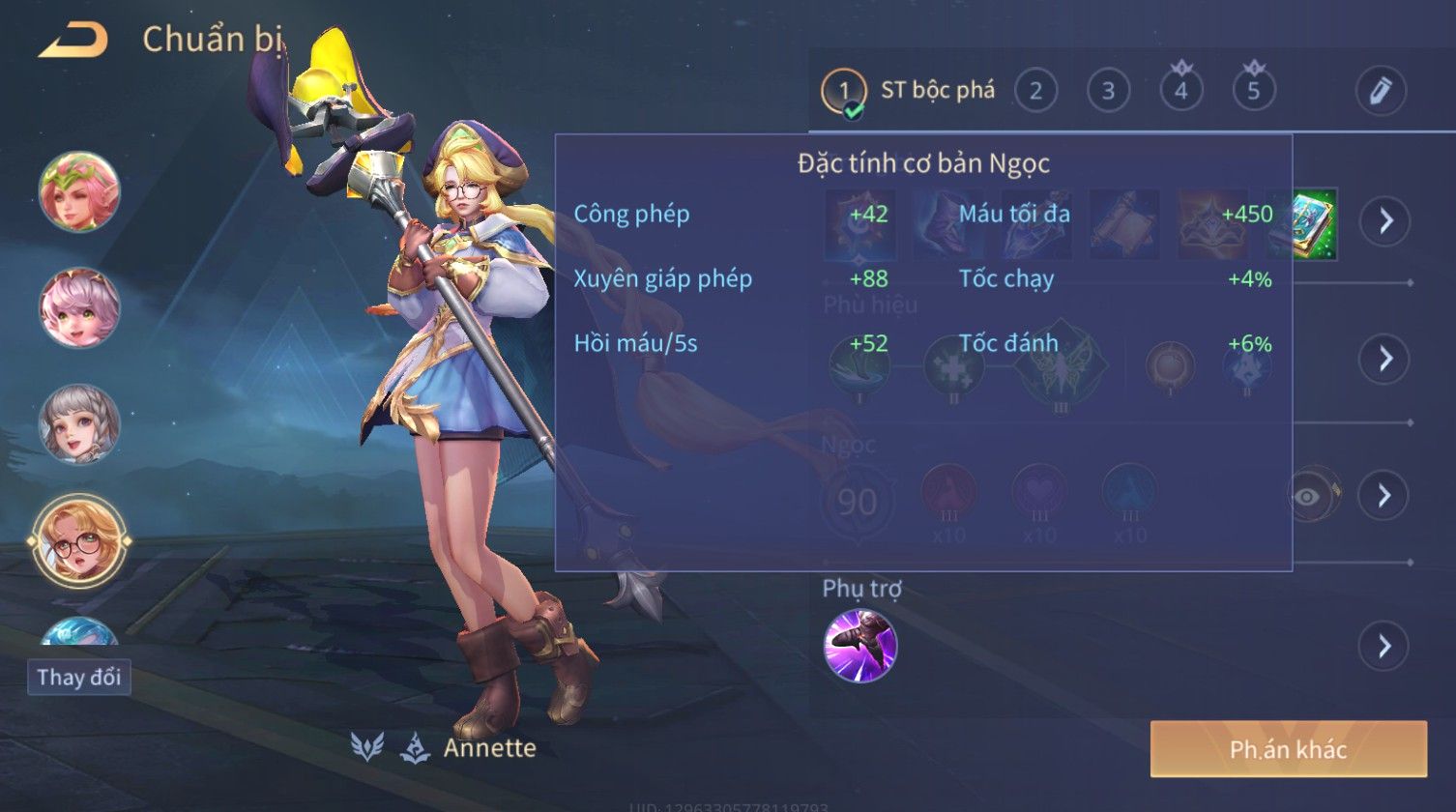Open the Ngọc rune settings arrow
The width and height of the screenshot is (1456, 812).
coord(1383,496)
